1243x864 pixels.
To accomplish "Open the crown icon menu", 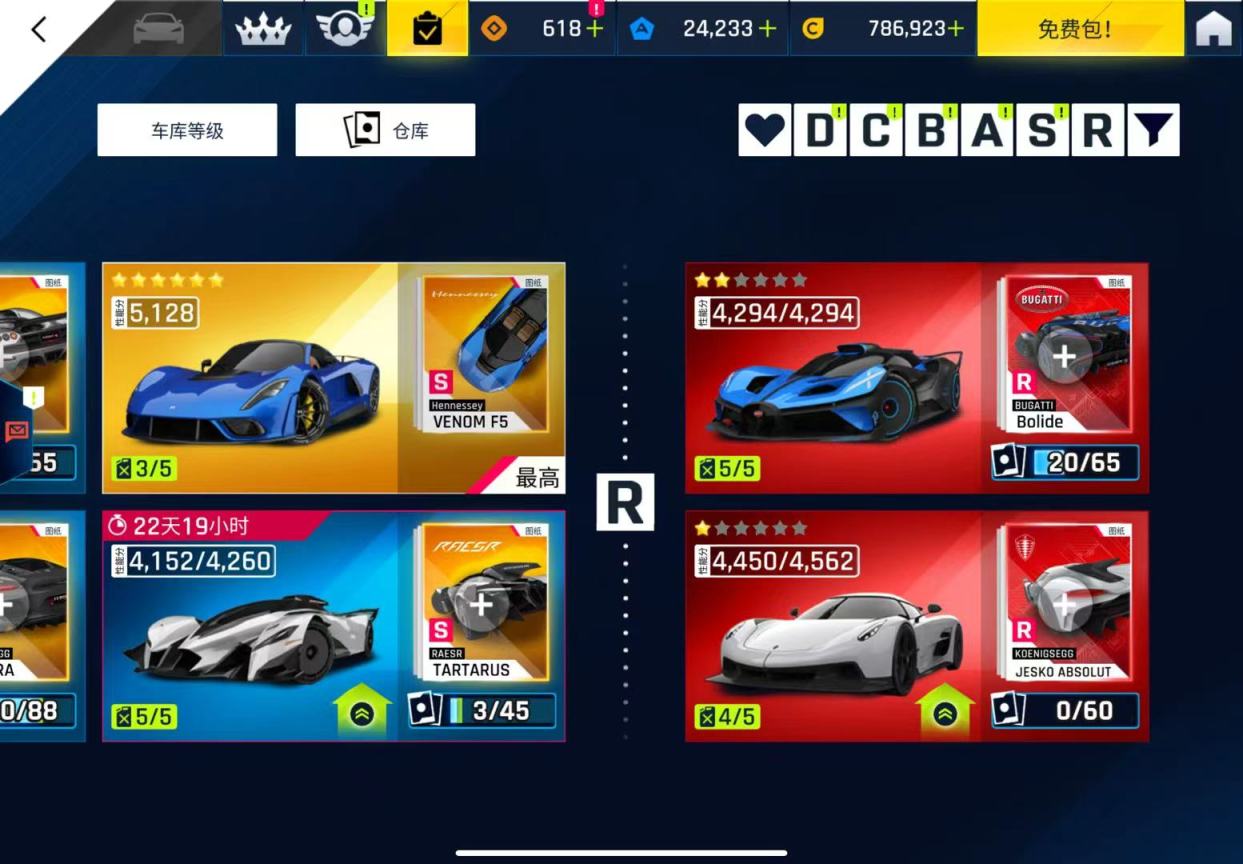I will [x=263, y=28].
